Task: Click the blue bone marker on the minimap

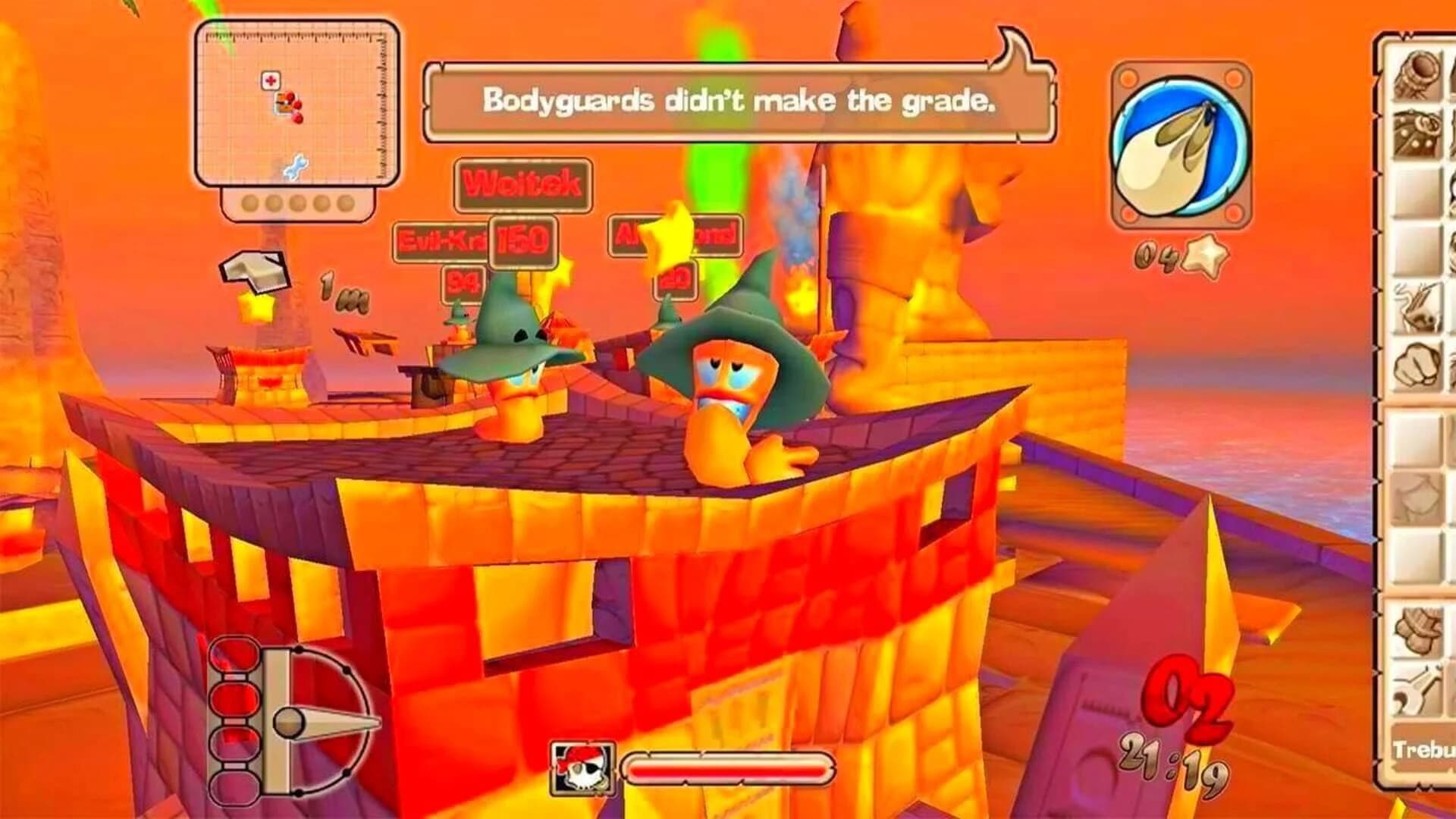Action: 297,165
